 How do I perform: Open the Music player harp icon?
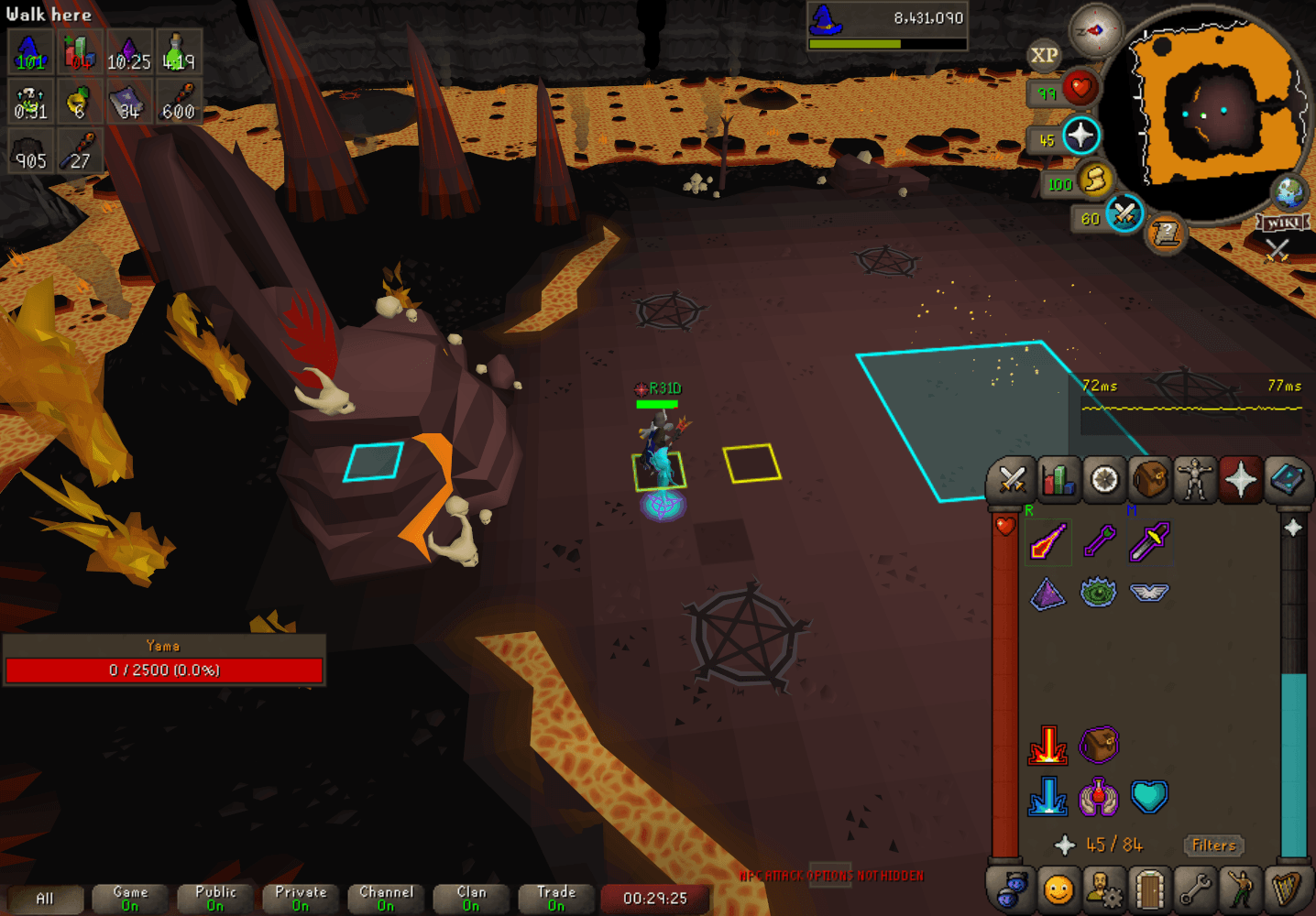click(1288, 888)
